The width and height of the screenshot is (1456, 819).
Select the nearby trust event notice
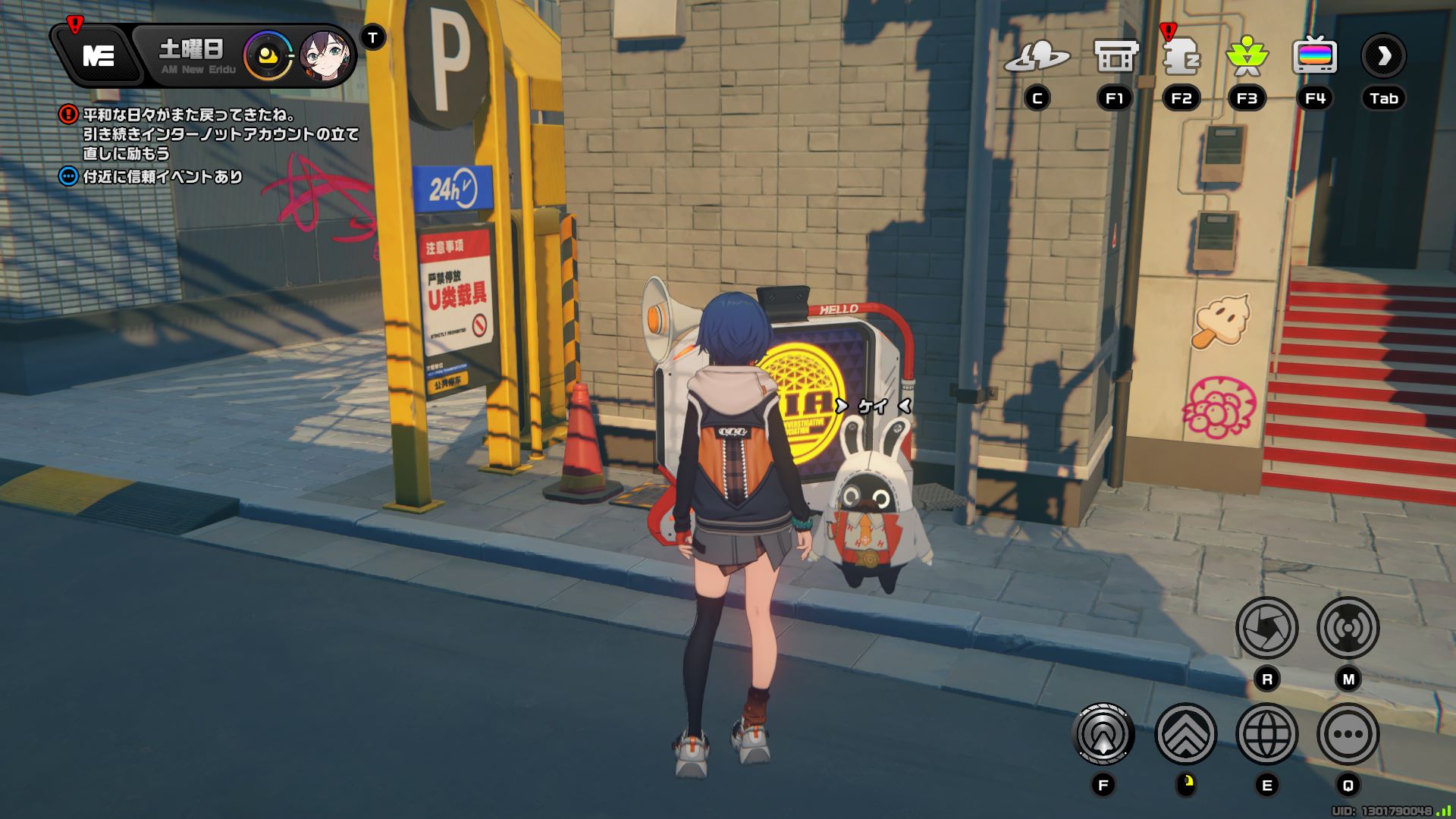click(162, 177)
